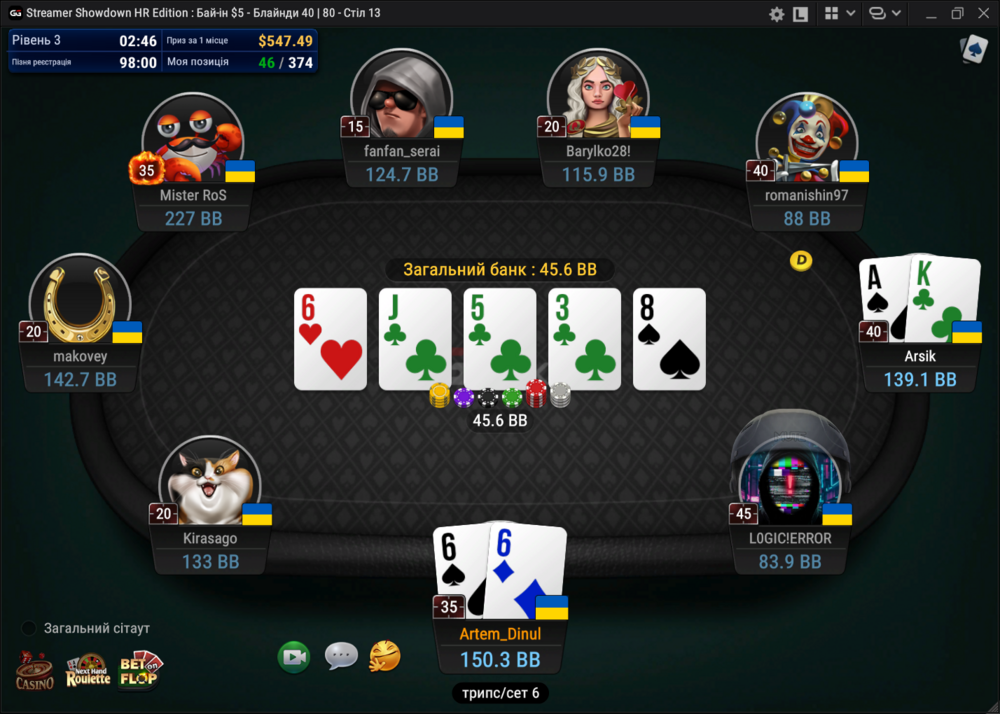Image resolution: width=1000 pixels, height=714 pixels.
Task: Click the tournament info panel showing Рівень 3
Action: [162, 51]
